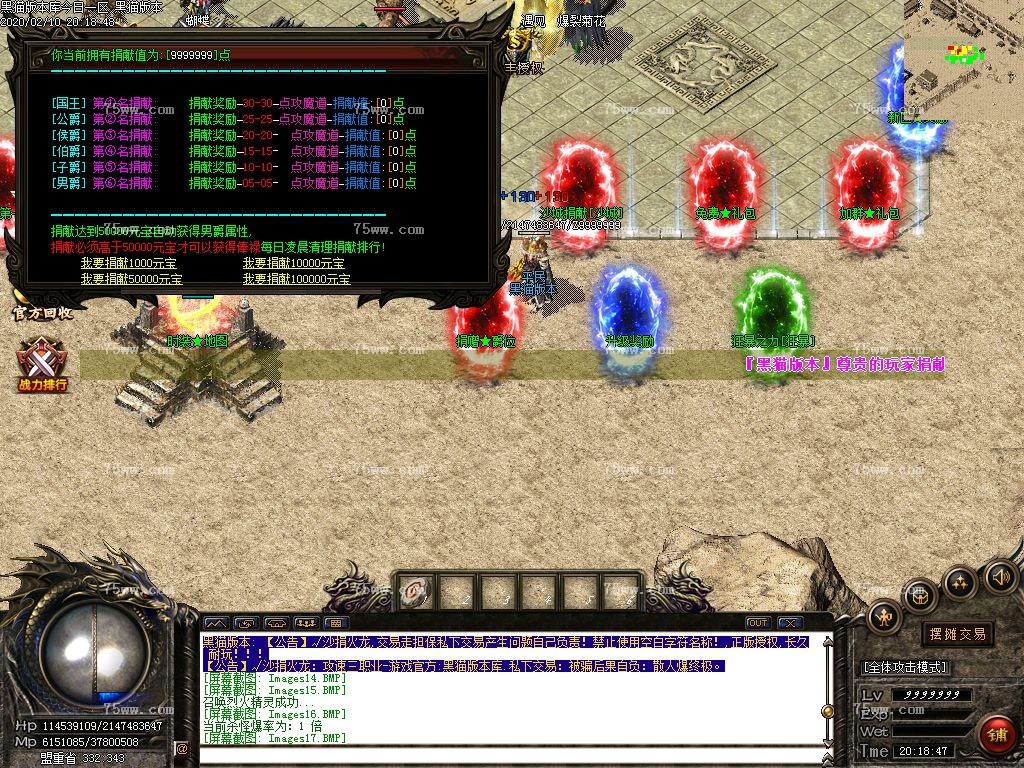The width and height of the screenshot is (1024, 768).
Task: Toggle the 全体攻击模式 attack mode label
Action: (x=904, y=667)
